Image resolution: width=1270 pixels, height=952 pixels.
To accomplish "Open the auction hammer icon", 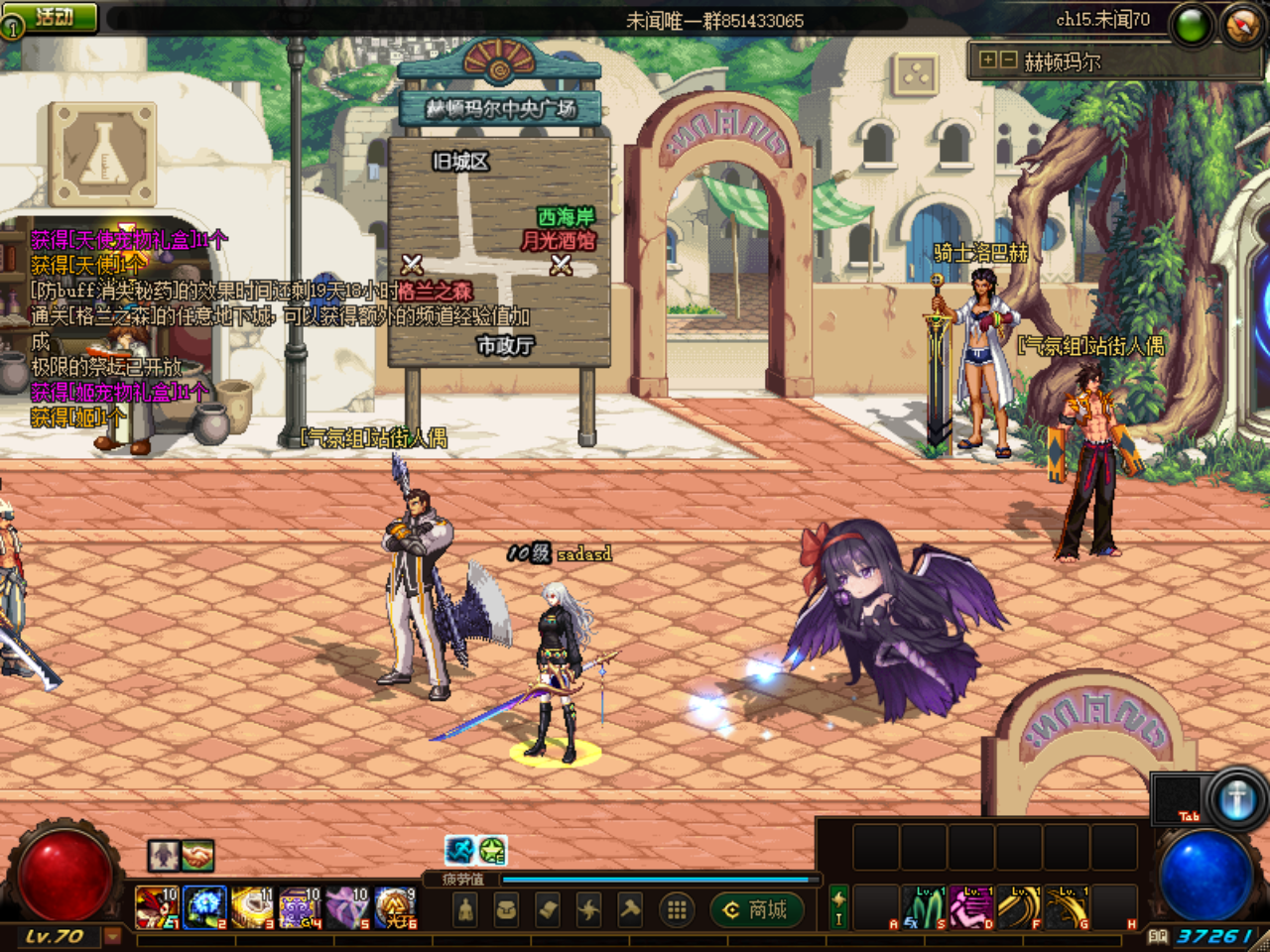I will (630, 907).
